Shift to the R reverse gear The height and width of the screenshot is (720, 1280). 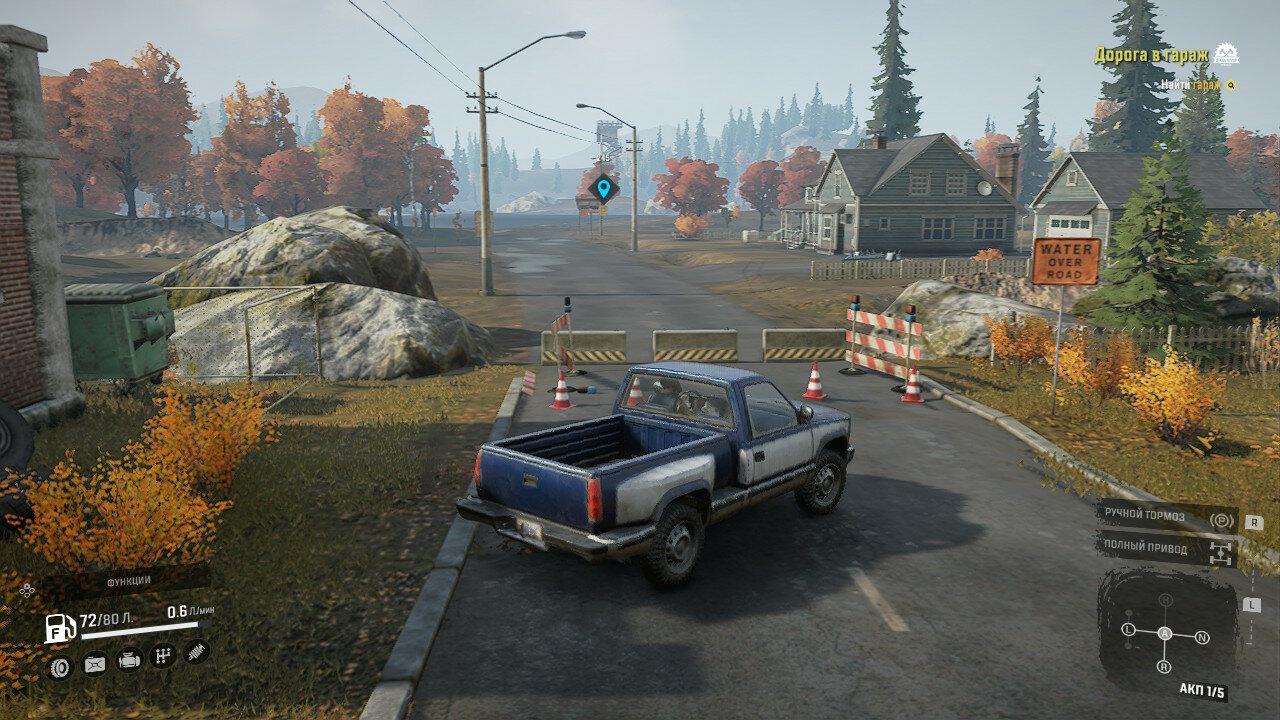click(x=1164, y=666)
